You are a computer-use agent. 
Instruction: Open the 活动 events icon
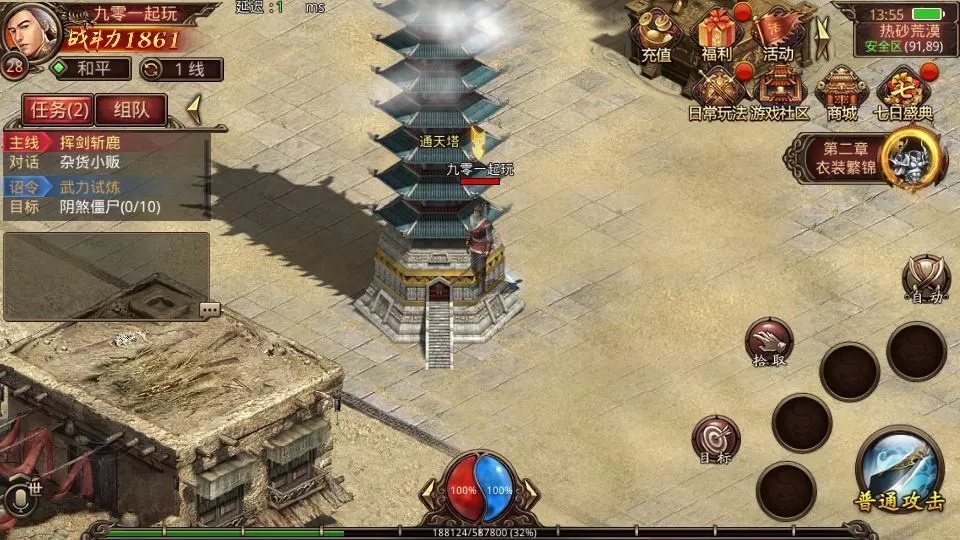click(777, 35)
